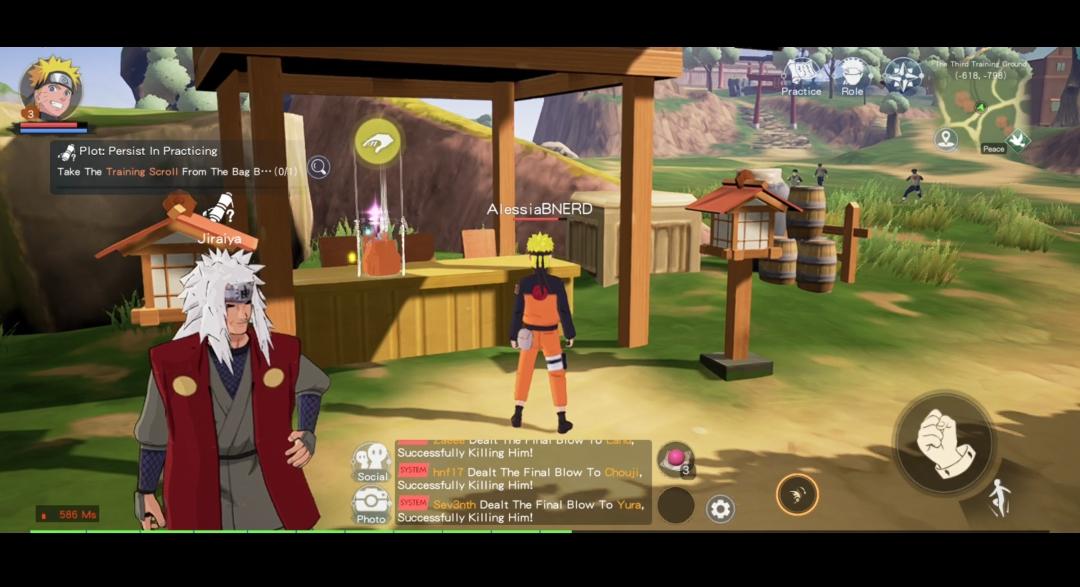This screenshot has width=1080, height=587.
Task: Attack with the fist button
Action: point(943,443)
